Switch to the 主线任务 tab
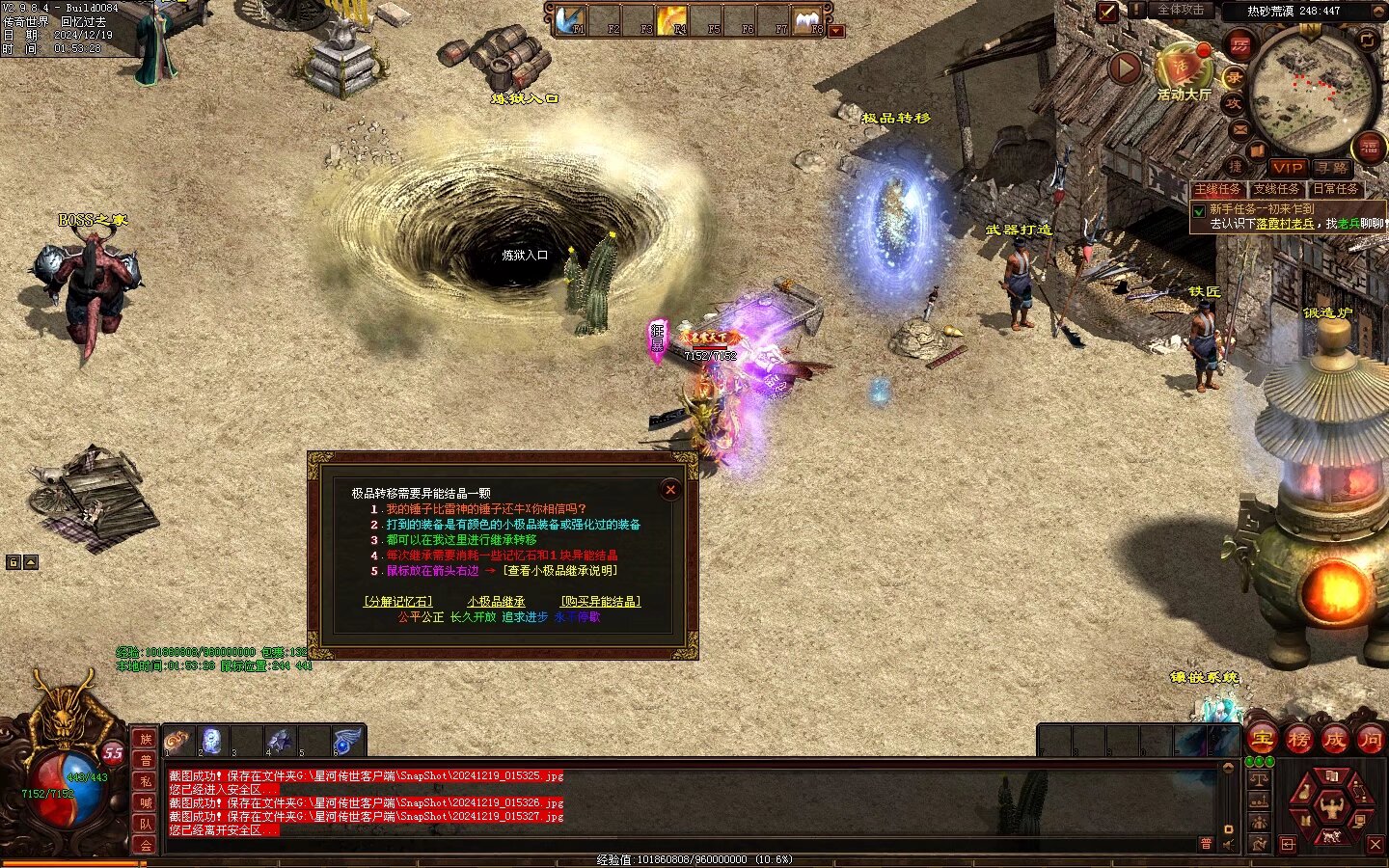Screen dimensions: 1389x868 1218,189
